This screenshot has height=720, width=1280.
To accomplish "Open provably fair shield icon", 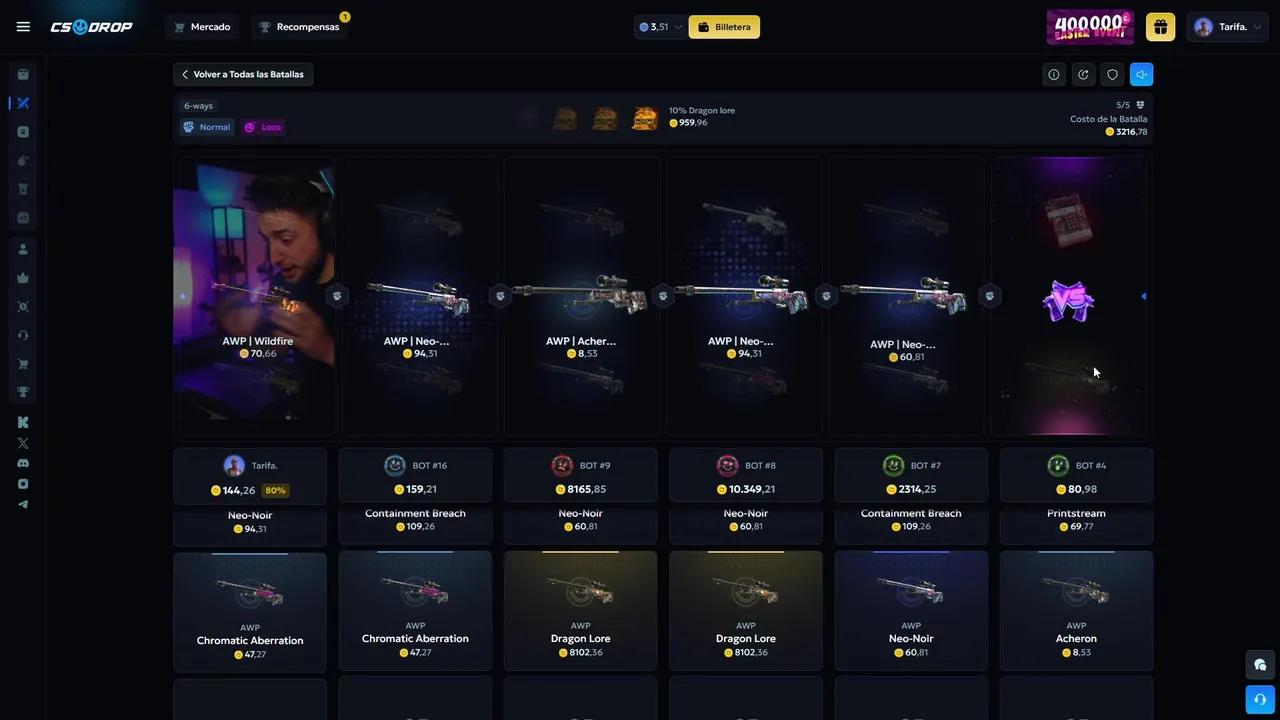I will coord(1111,74).
